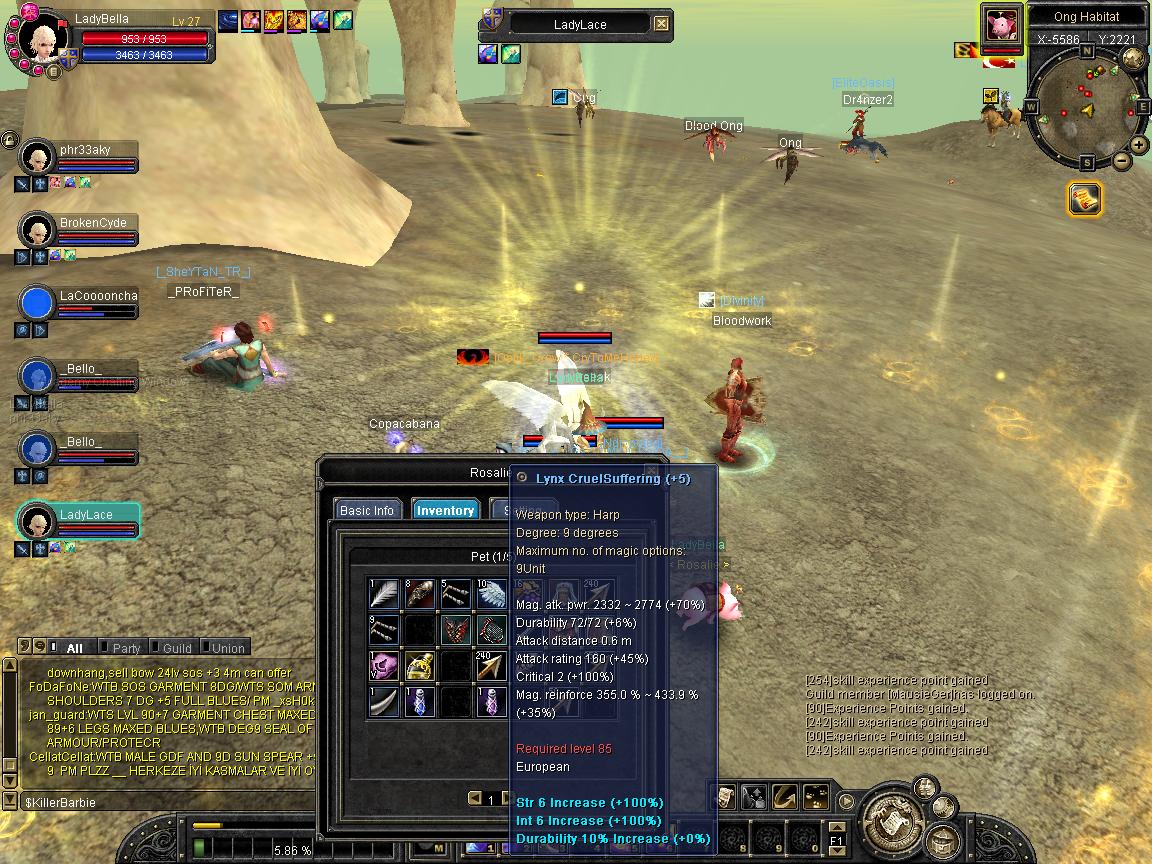Image resolution: width=1152 pixels, height=864 pixels.
Task: Close the LadyLace target window
Action: tap(661, 24)
